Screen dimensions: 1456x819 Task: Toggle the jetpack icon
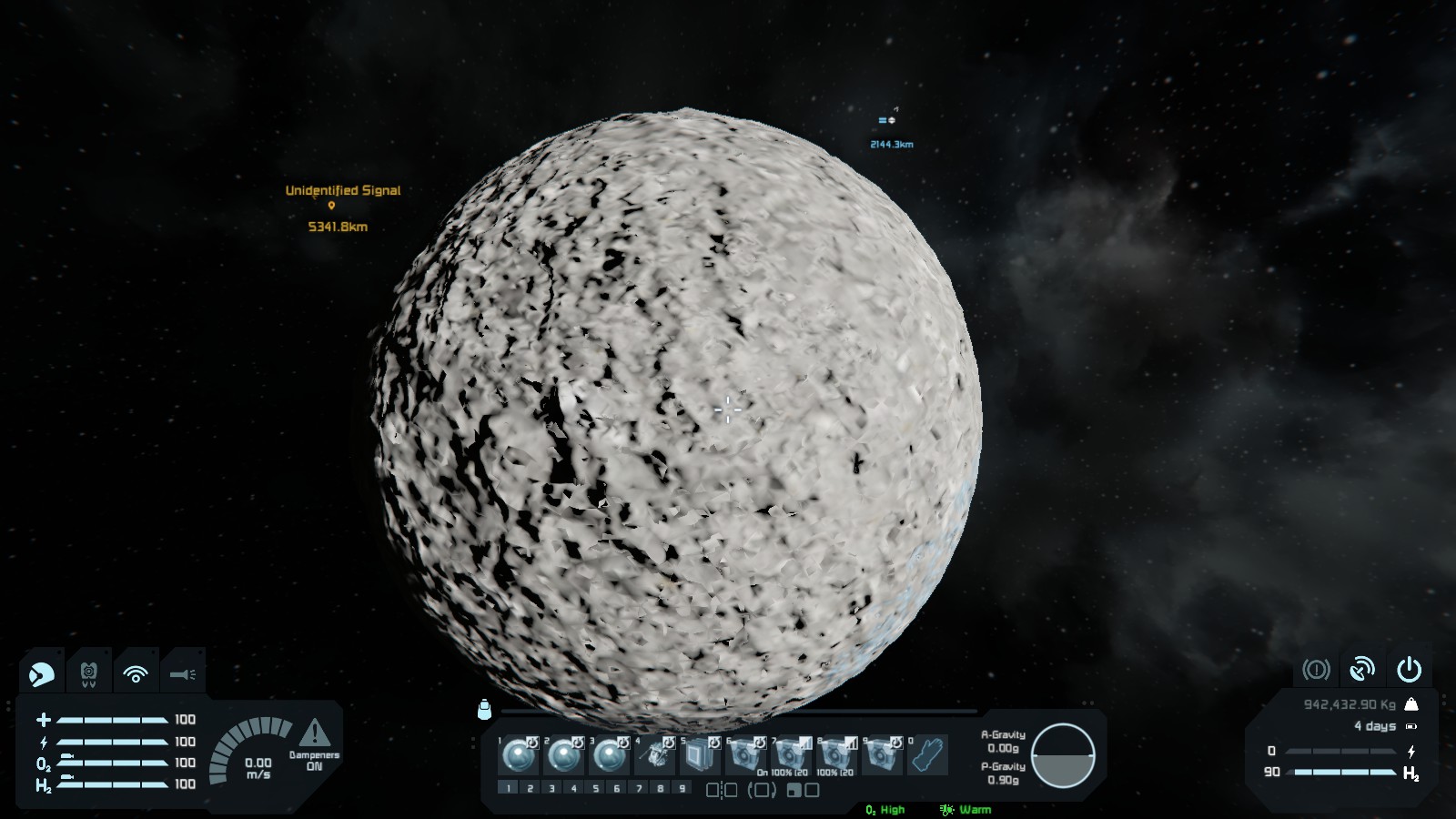(88, 674)
